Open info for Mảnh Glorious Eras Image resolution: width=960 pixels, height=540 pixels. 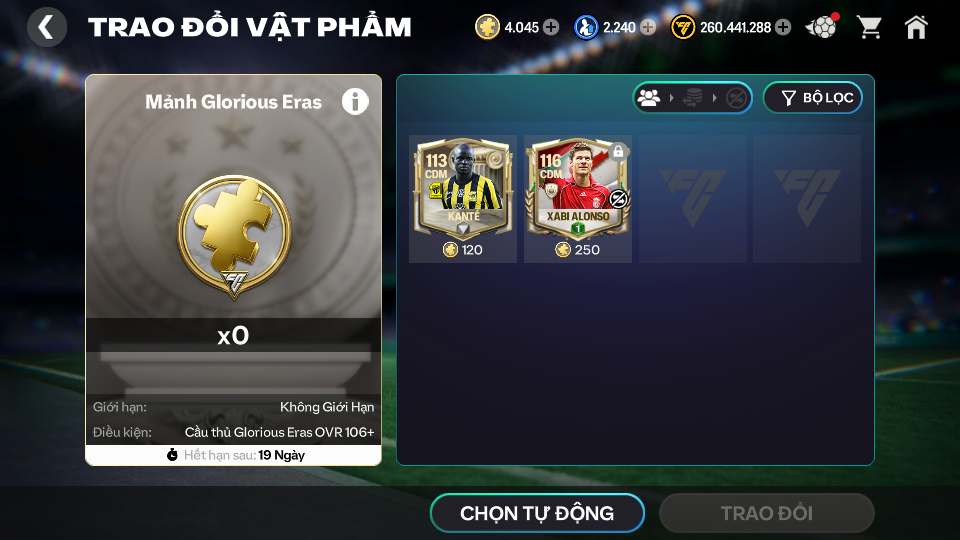click(x=355, y=101)
